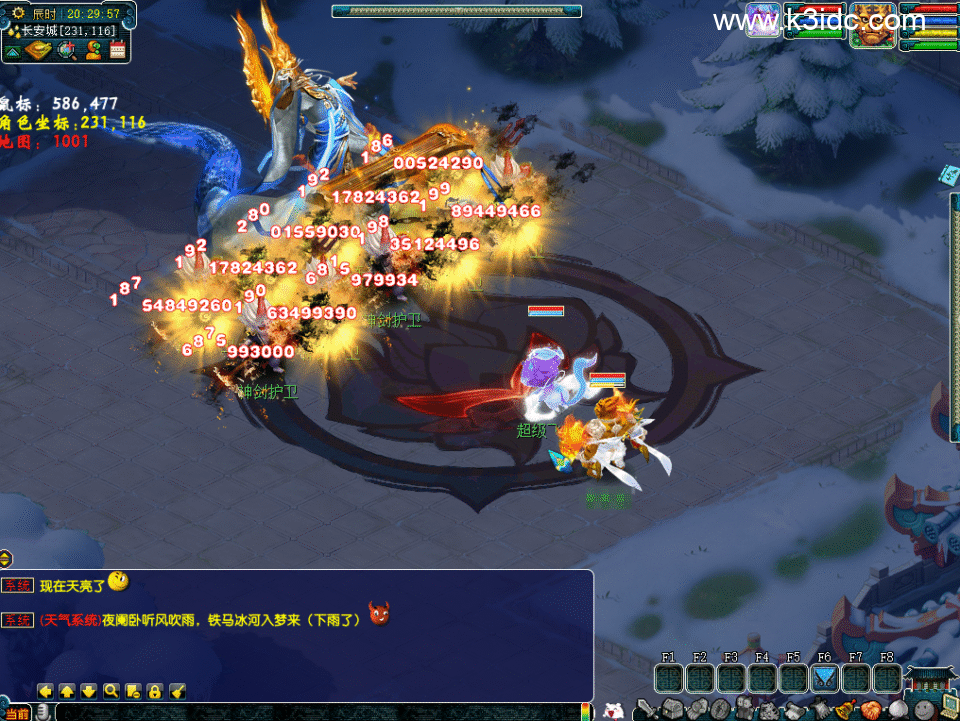Open chat search magnifier button

click(111, 691)
